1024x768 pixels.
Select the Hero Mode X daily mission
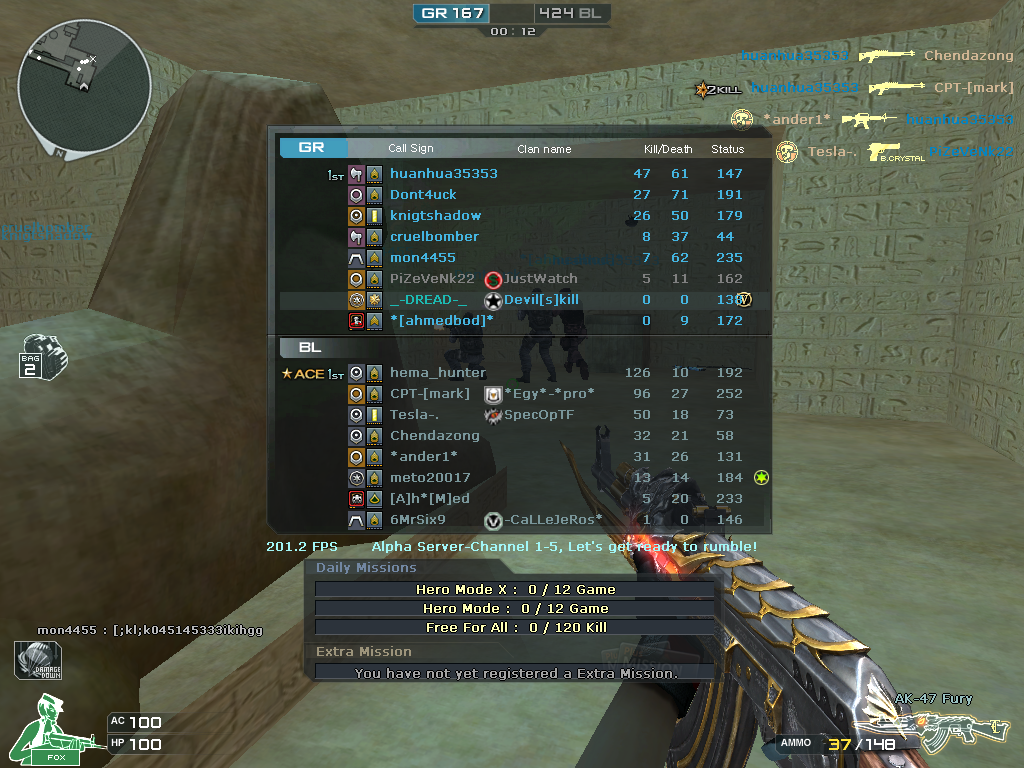pyautogui.click(x=515, y=589)
